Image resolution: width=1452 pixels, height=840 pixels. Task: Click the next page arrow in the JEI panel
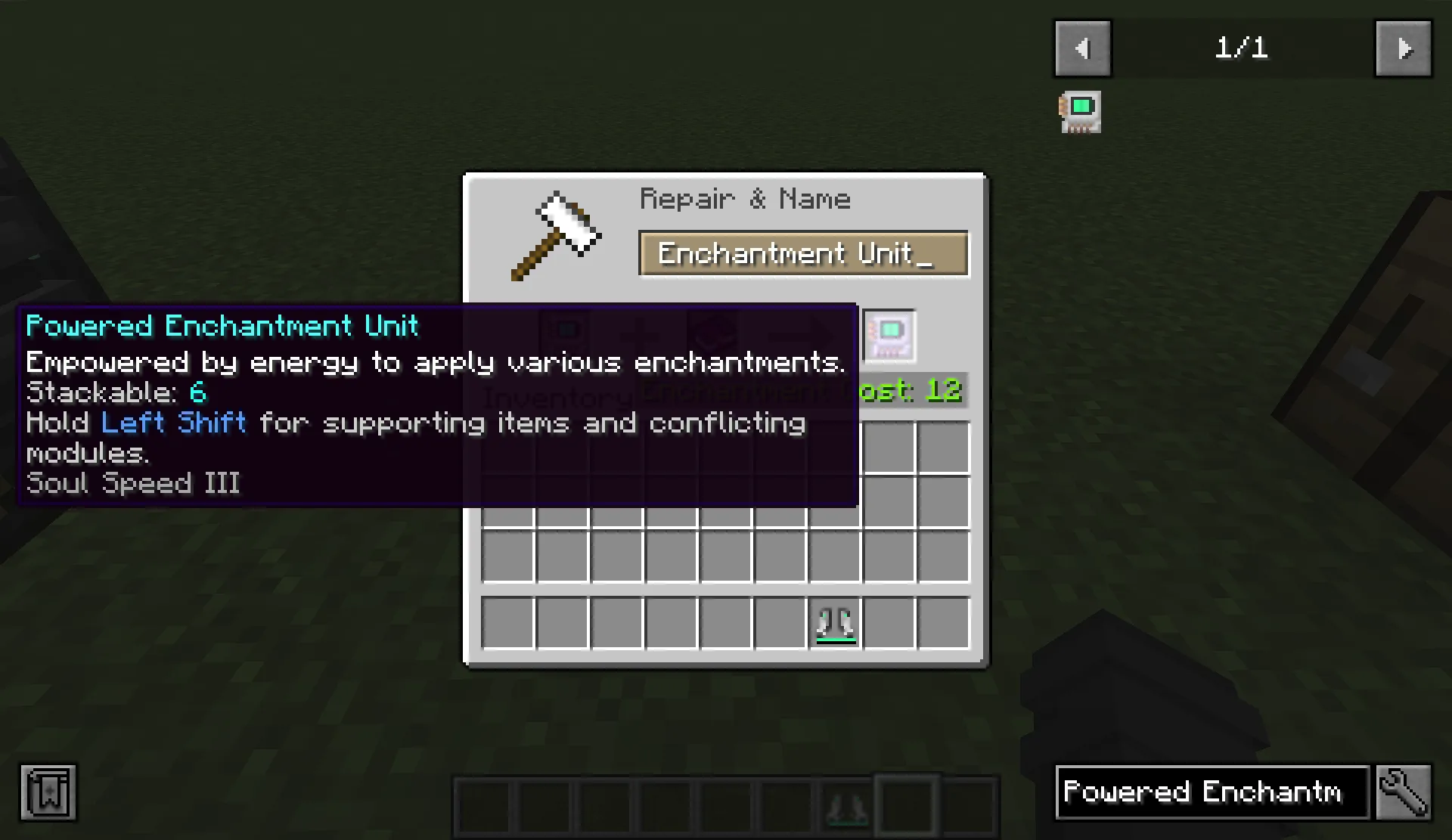coord(1404,48)
